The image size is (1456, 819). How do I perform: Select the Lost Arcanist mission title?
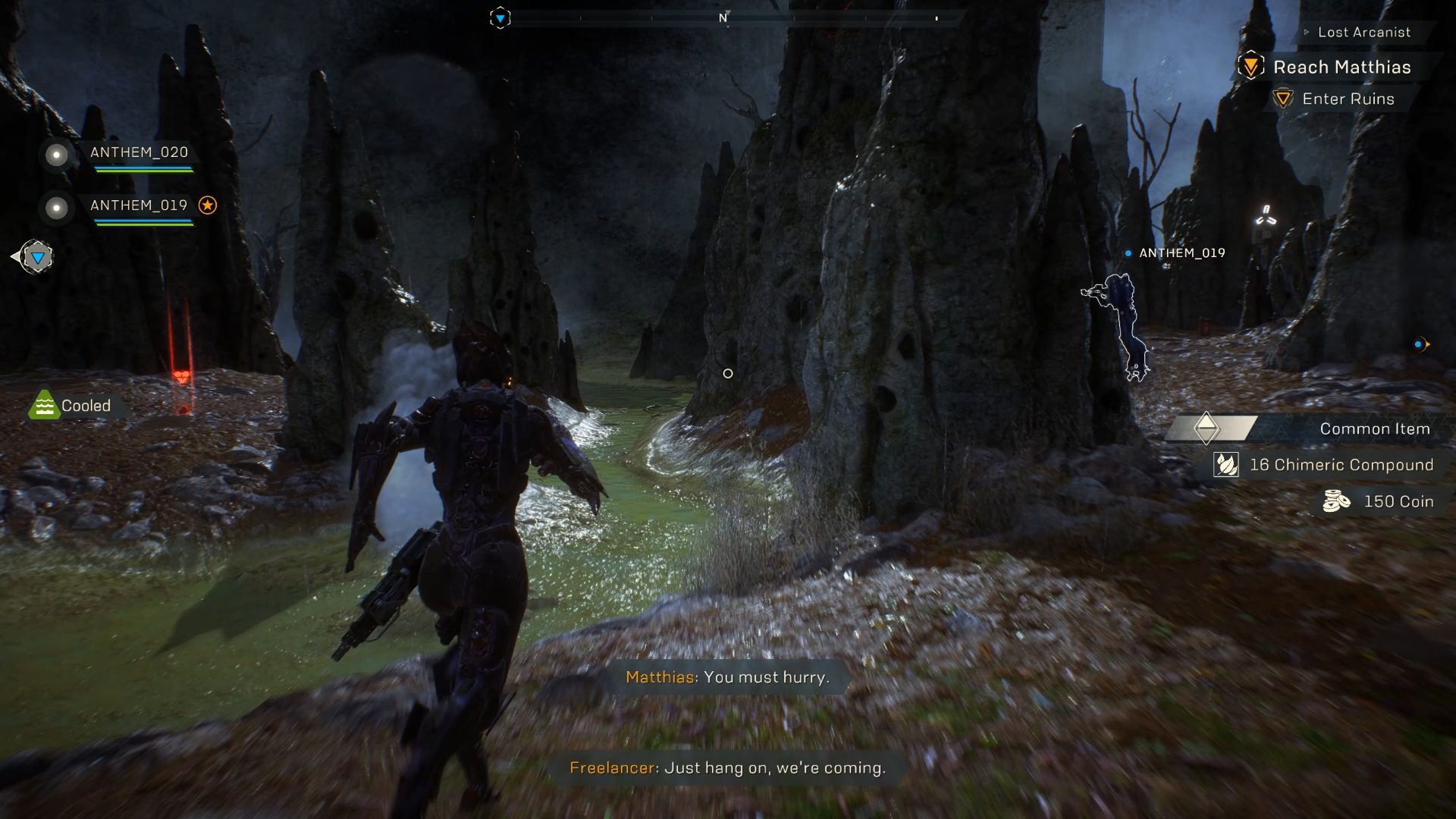coord(1364,33)
